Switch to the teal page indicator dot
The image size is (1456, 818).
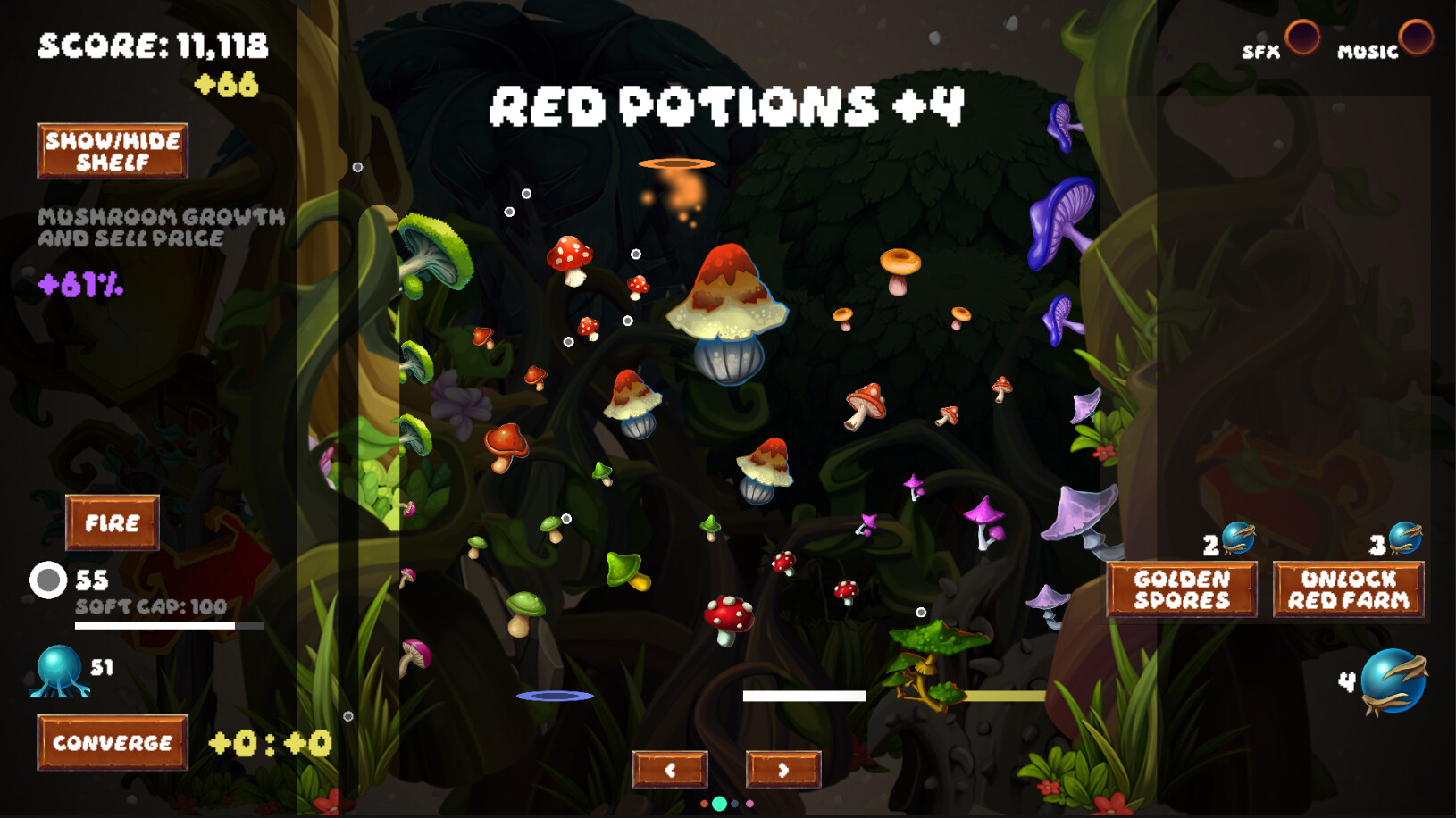point(718,804)
